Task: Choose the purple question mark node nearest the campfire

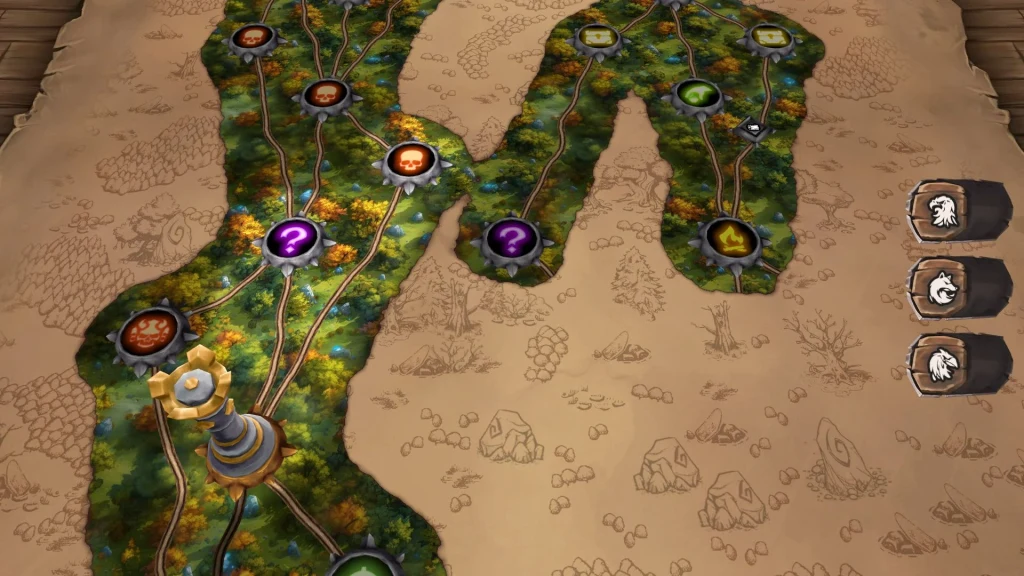Action: [511, 240]
